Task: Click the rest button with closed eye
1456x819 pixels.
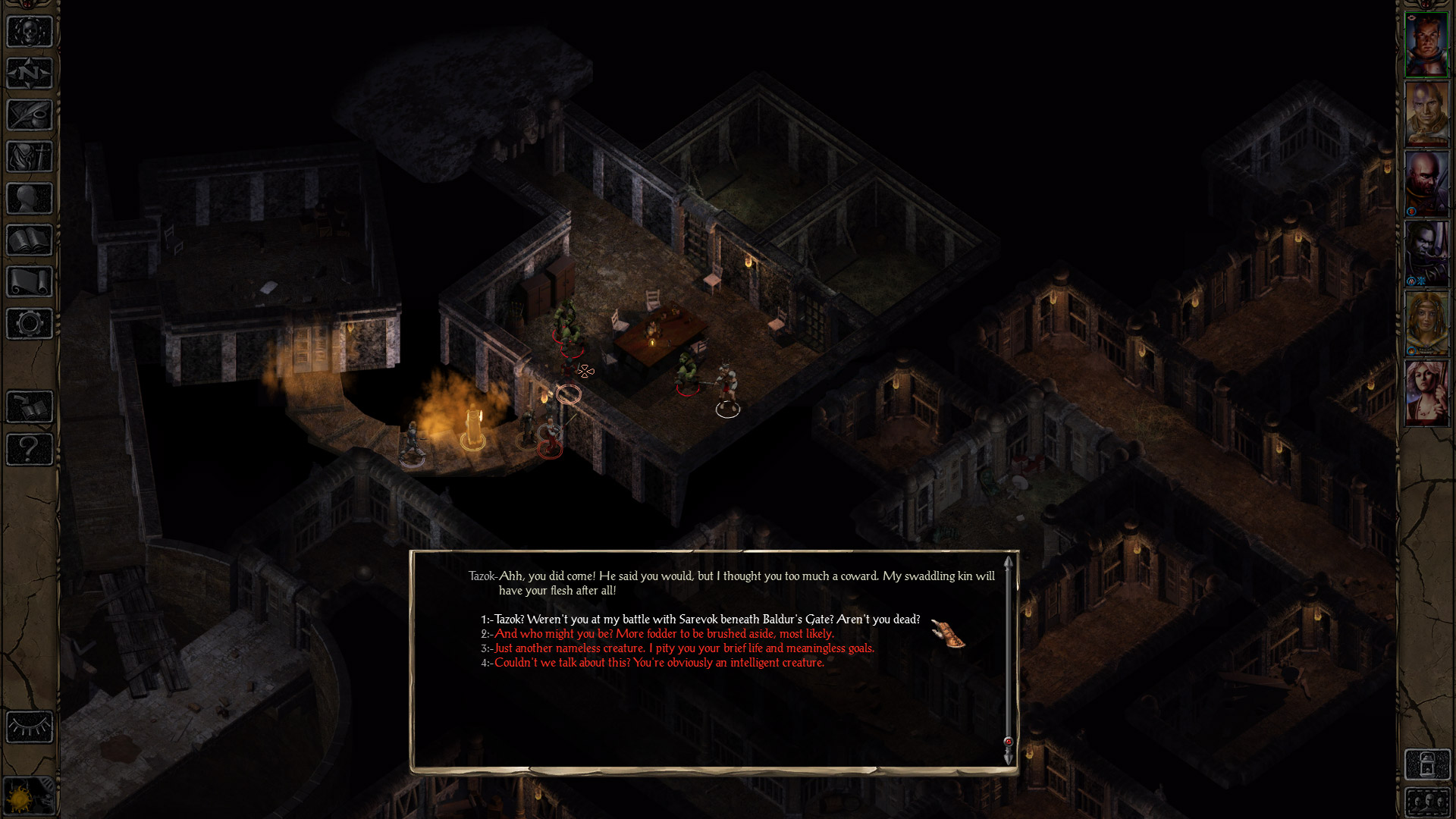Action: [x=30, y=727]
